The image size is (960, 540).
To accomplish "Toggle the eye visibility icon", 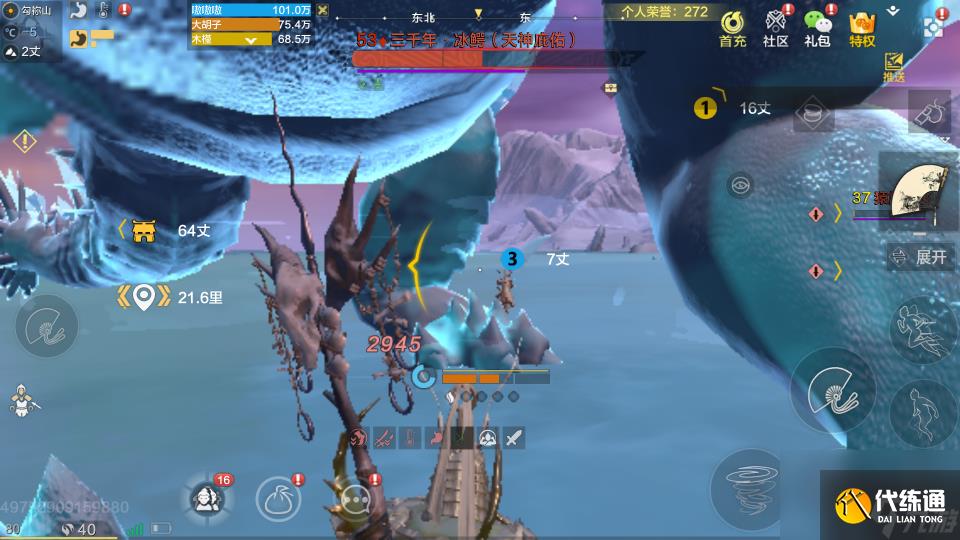I will (741, 184).
